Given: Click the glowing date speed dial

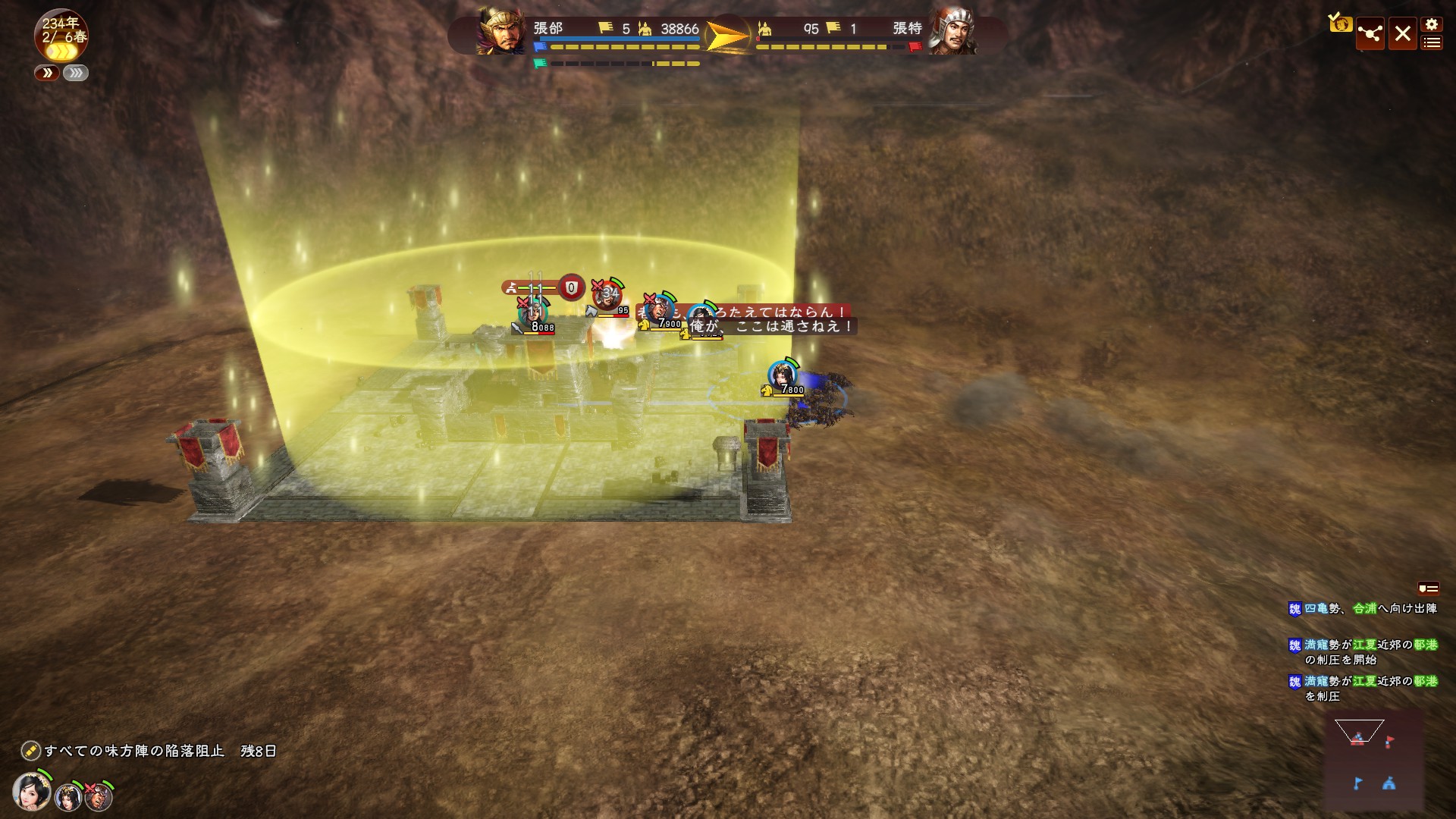Looking at the screenshot, I should pyautogui.click(x=61, y=36).
